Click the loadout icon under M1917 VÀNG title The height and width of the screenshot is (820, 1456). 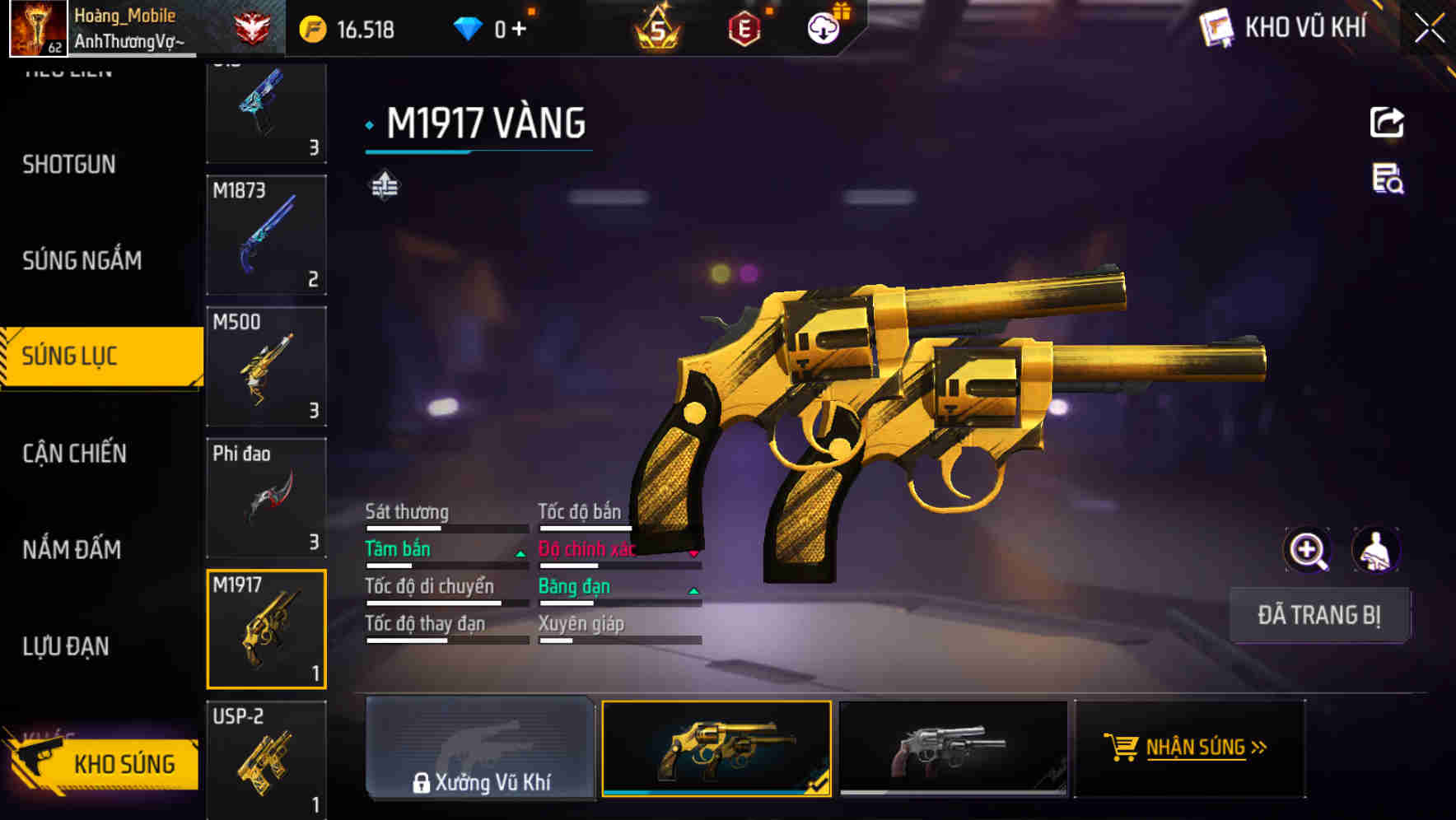pyautogui.click(x=383, y=185)
